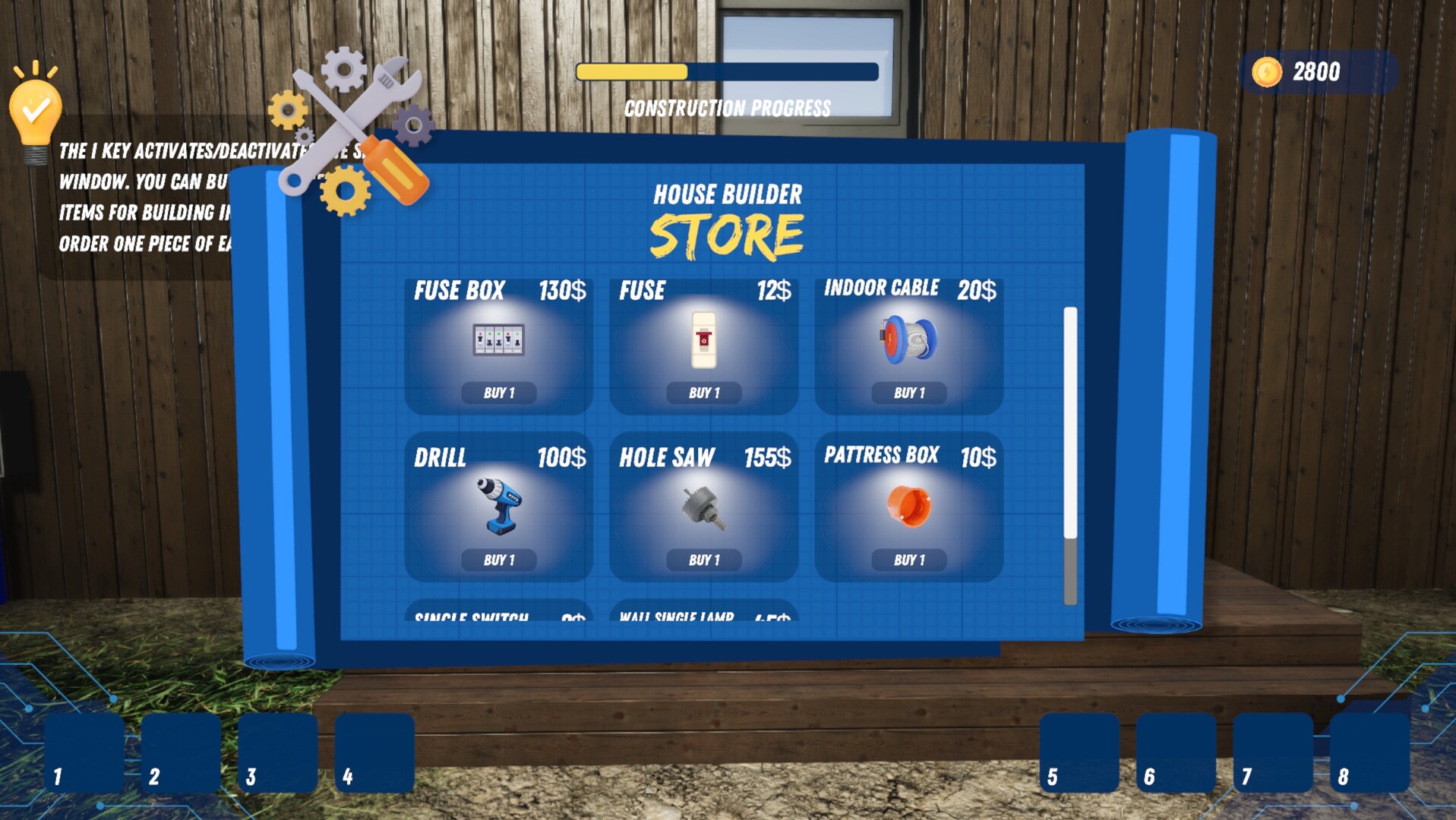Select the Fuse item icon
Viewport: 1456px width, 820px height.
click(703, 340)
